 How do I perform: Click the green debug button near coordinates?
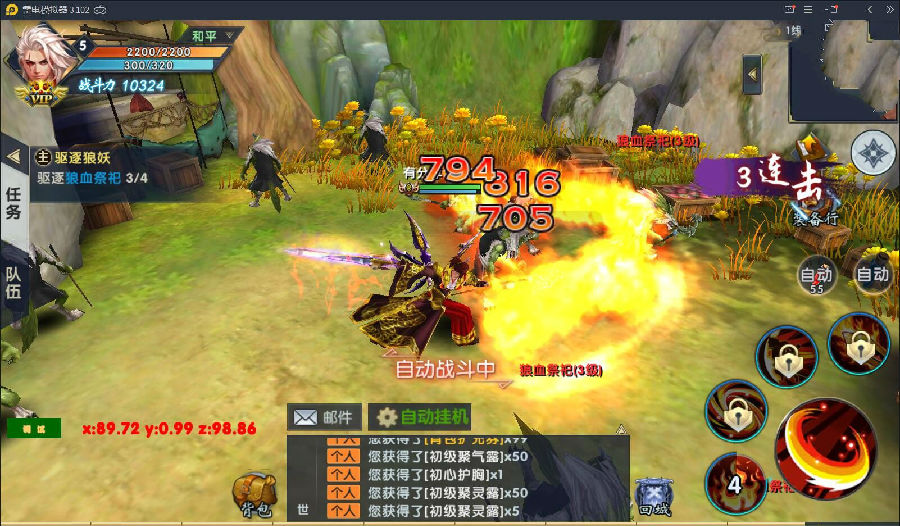coord(33,428)
